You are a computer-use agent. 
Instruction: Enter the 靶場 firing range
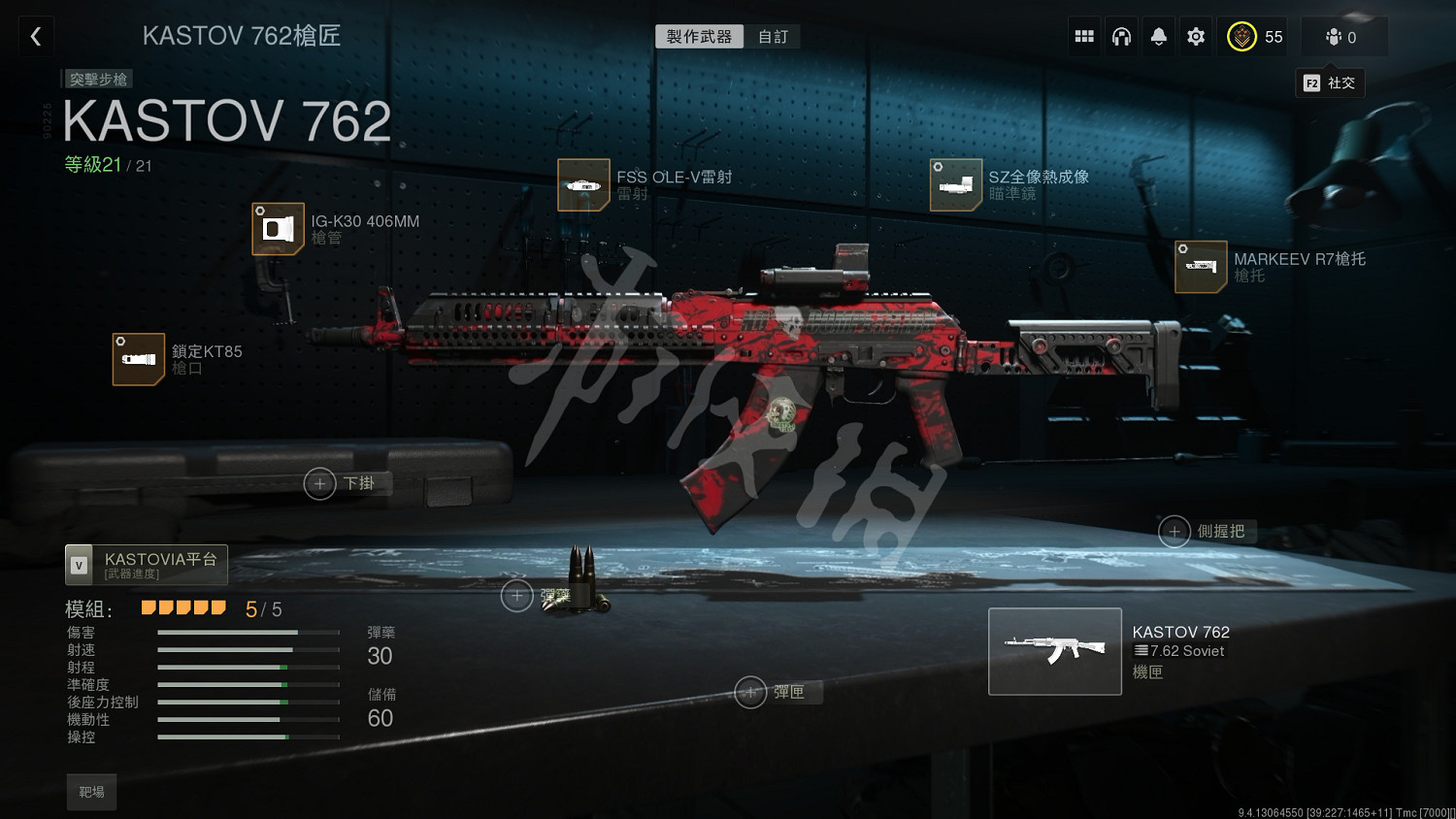click(91, 792)
